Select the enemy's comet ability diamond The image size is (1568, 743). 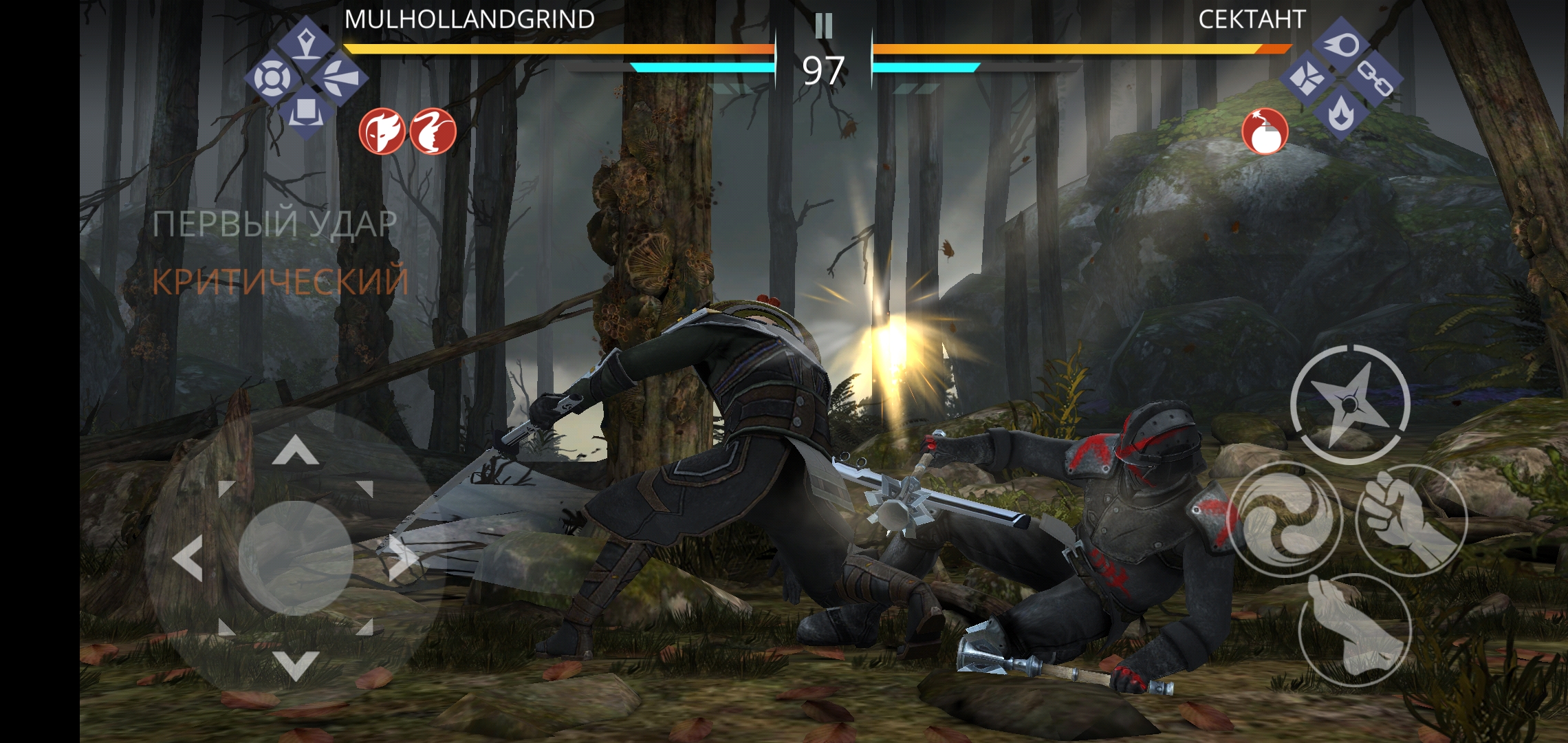(x=1341, y=46)
